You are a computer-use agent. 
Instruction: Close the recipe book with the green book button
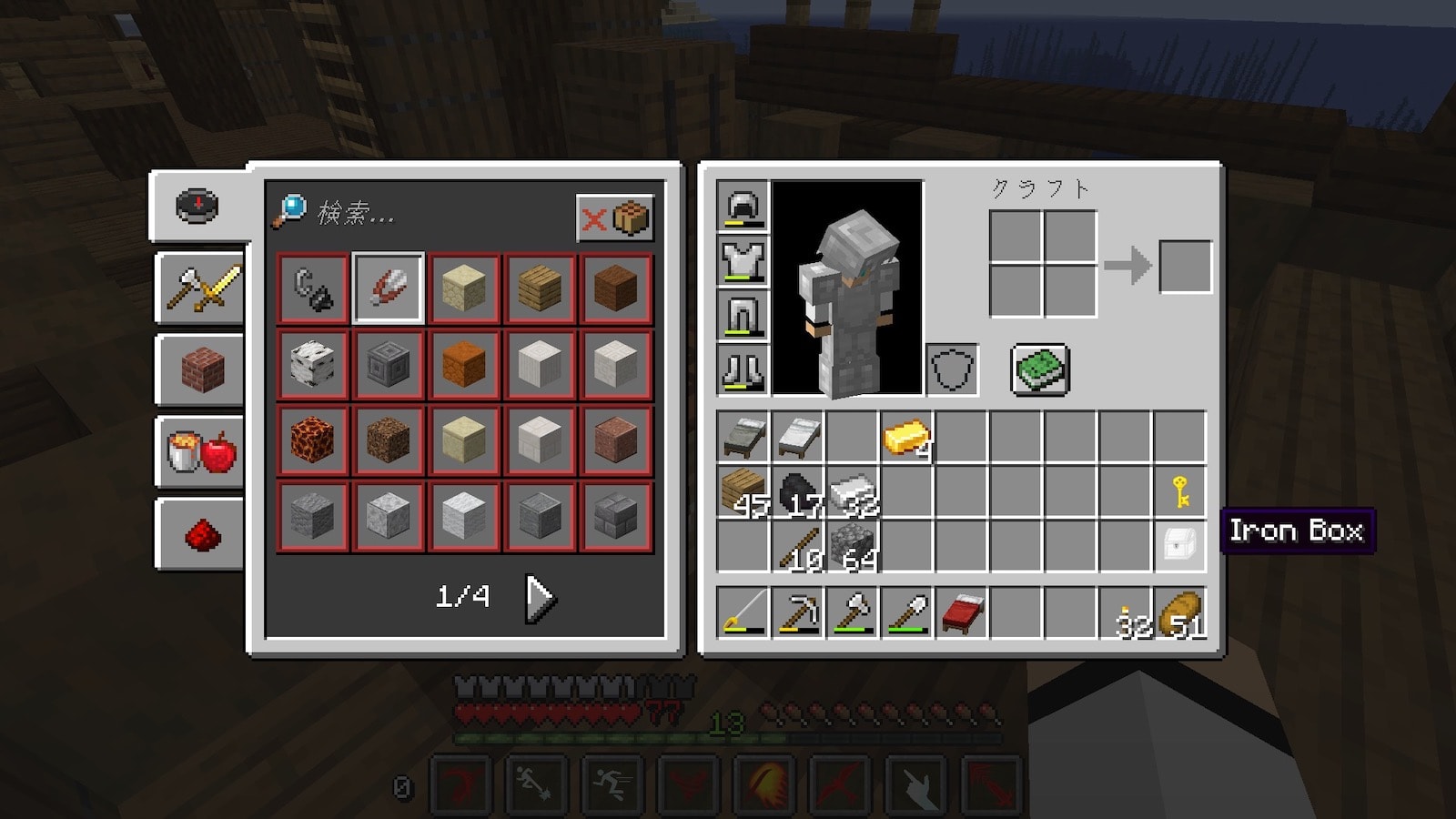(x=1040, y=369)
